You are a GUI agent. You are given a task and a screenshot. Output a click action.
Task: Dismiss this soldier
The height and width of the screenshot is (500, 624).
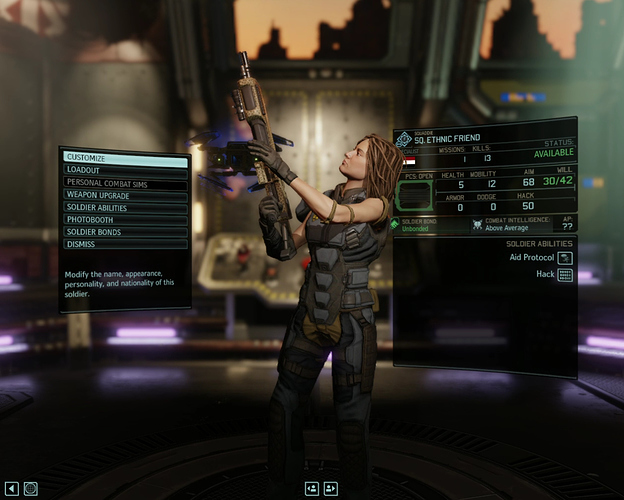(125, 243)
